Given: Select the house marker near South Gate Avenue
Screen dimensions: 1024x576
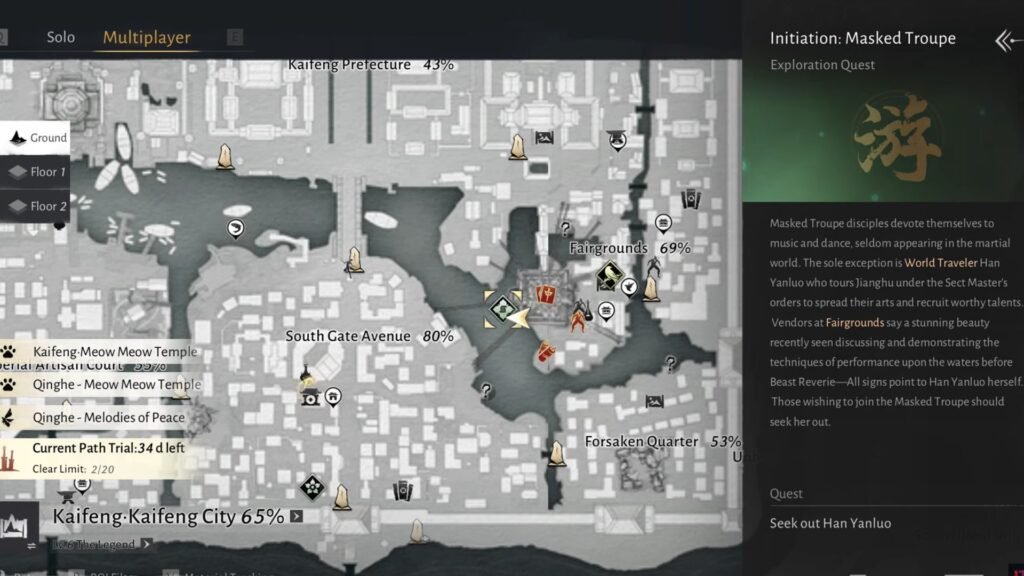Looking at the screenshot, I should [332, 397].
